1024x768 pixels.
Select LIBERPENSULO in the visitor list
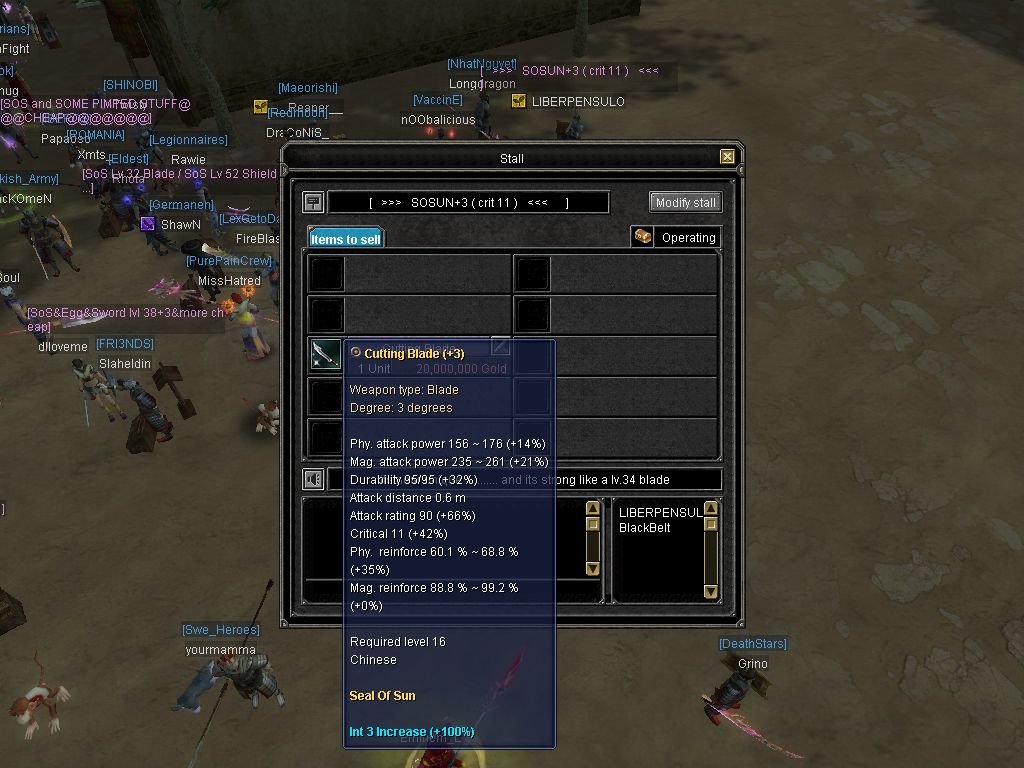point(660,513)
